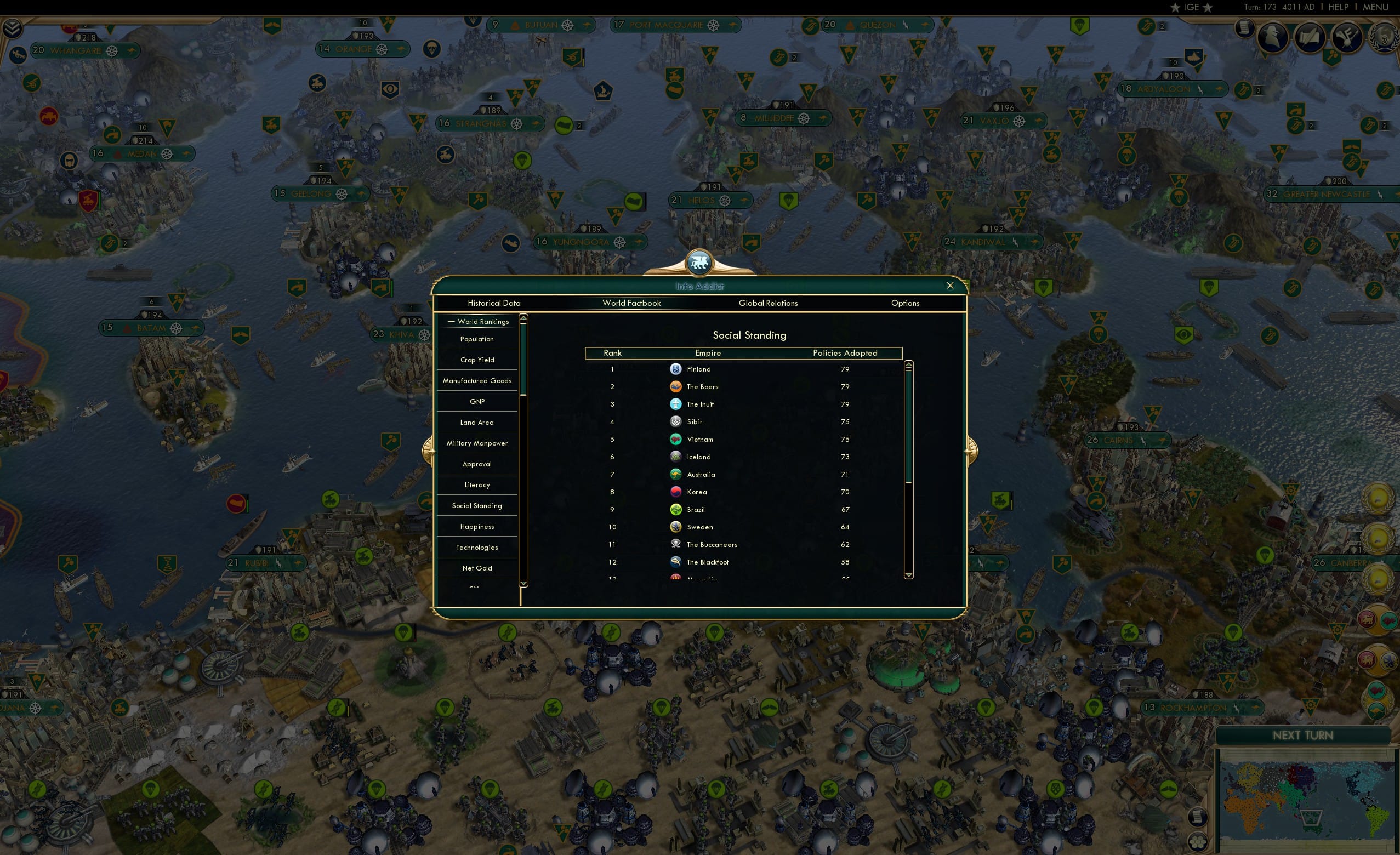This screenshot has height=855, width=1400.
Task: Open the MENU at top right
Action: (1375, 7)
